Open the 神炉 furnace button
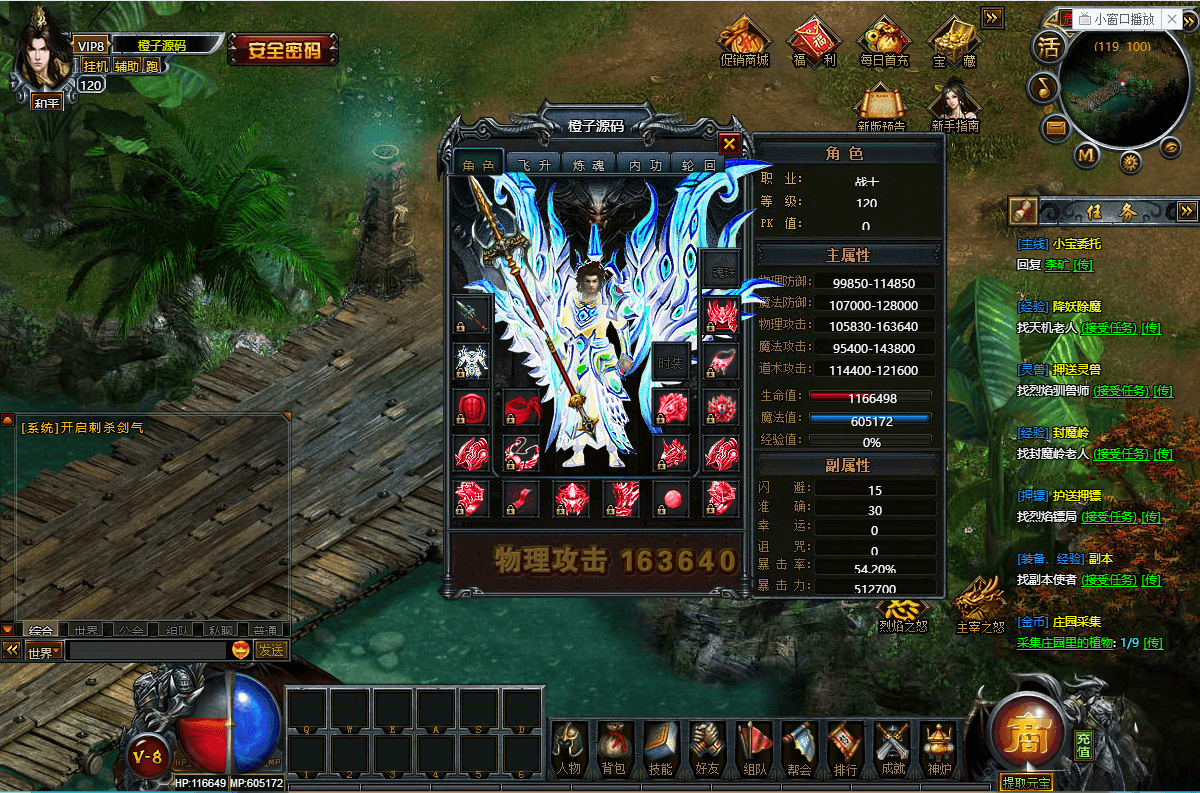The height and width of the screenshot is (793, 1200). (939, 748)
